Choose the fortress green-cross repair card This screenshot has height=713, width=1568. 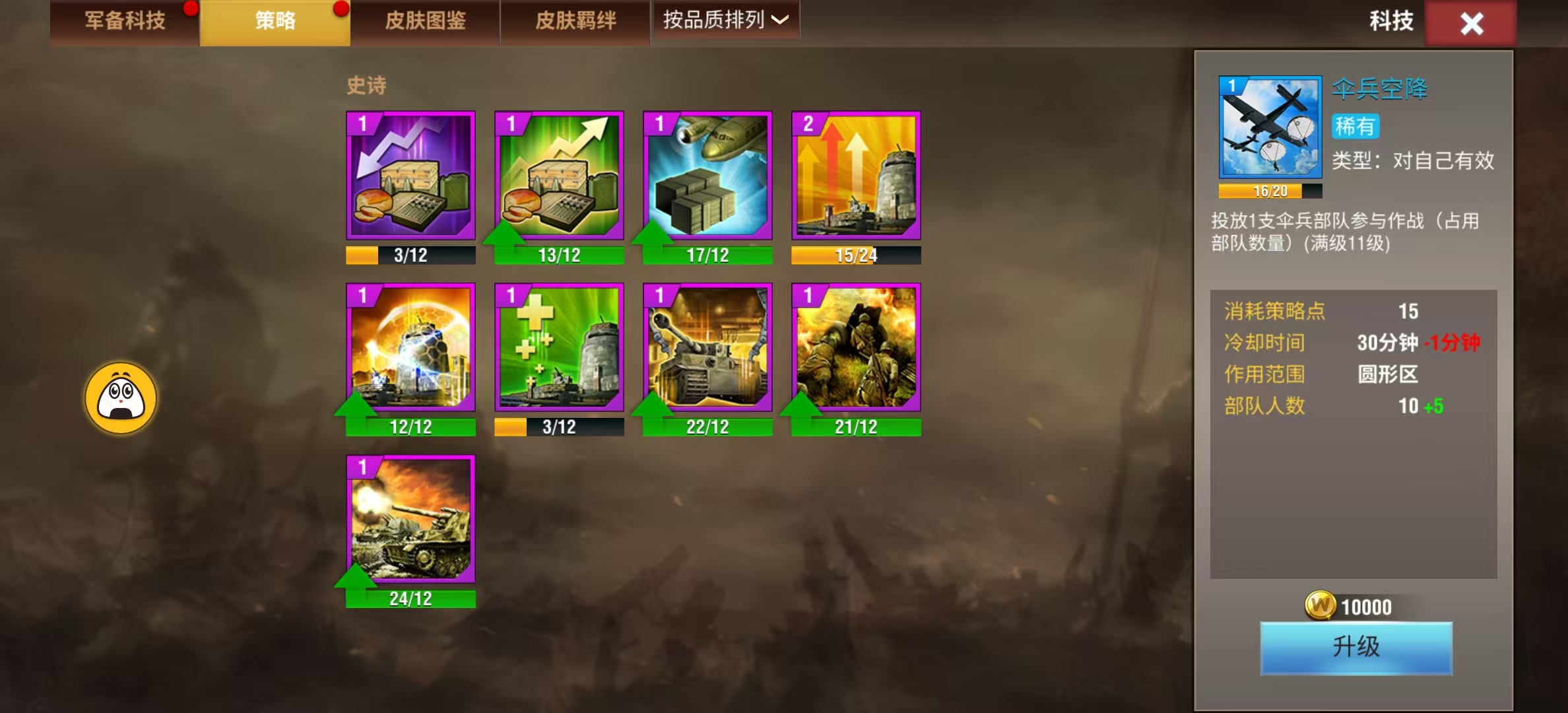[559, 347]
